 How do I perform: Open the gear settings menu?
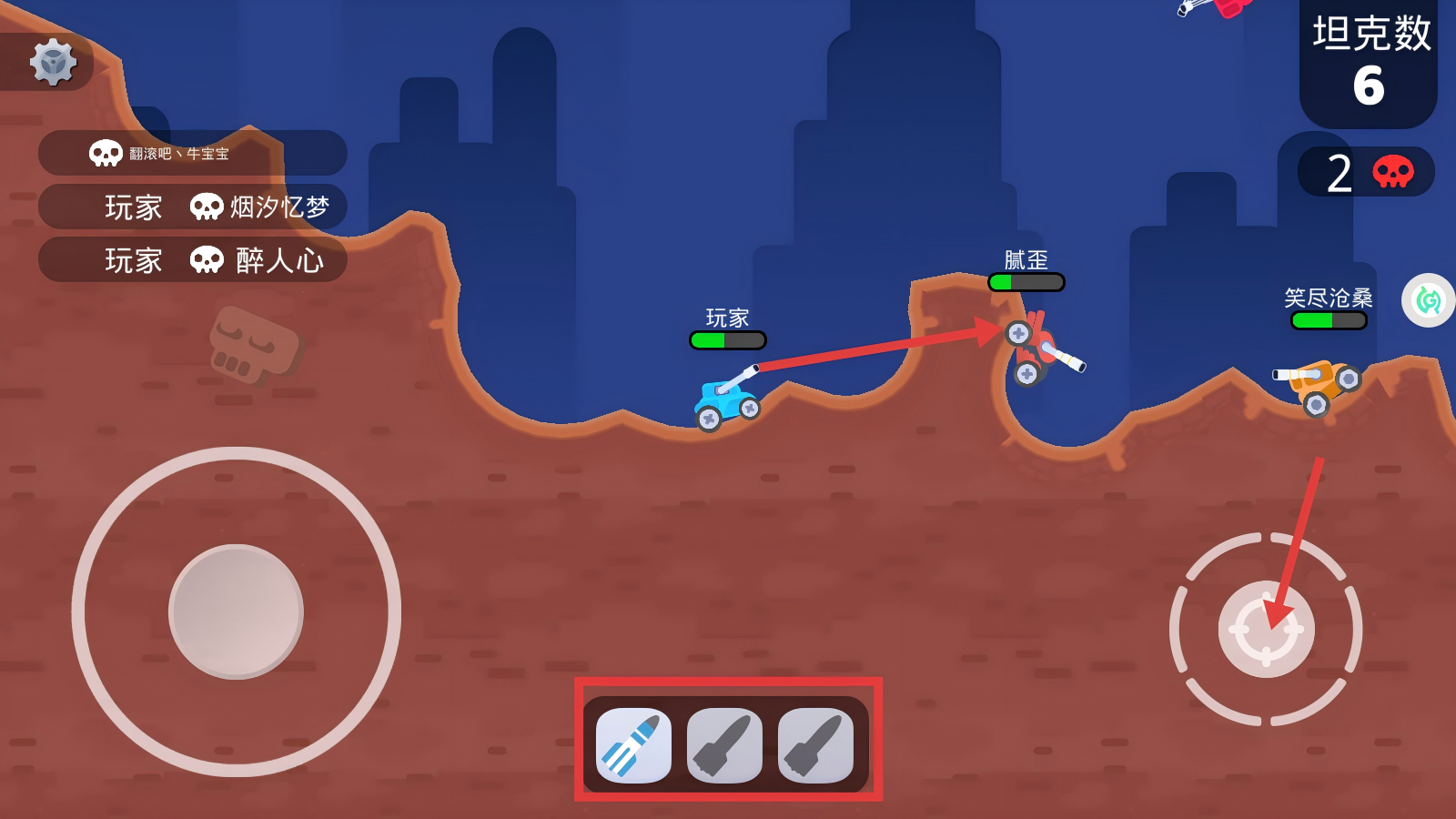[53, 62]
